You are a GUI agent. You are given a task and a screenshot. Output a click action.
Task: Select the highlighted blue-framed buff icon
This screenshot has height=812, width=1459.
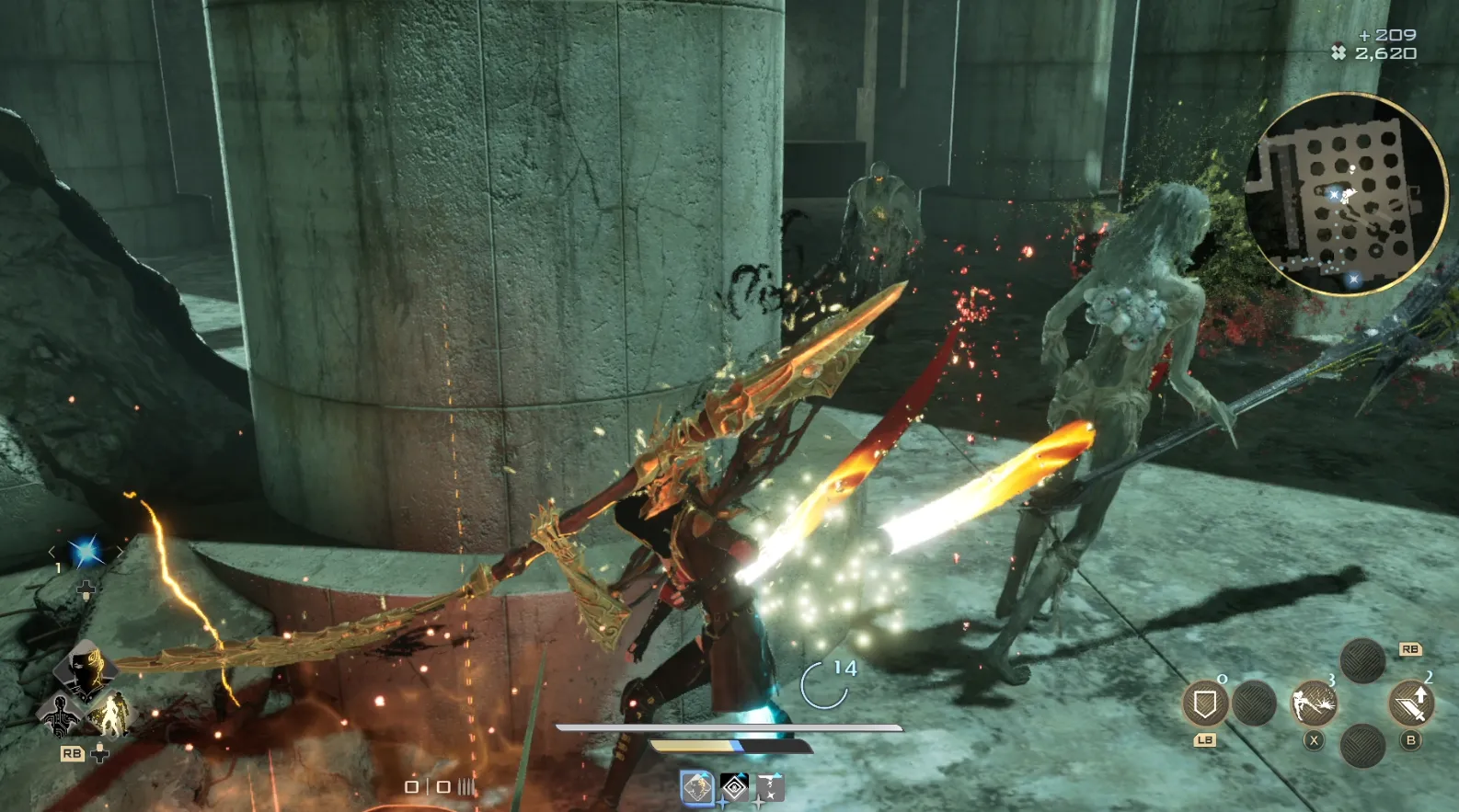(696, 787)
